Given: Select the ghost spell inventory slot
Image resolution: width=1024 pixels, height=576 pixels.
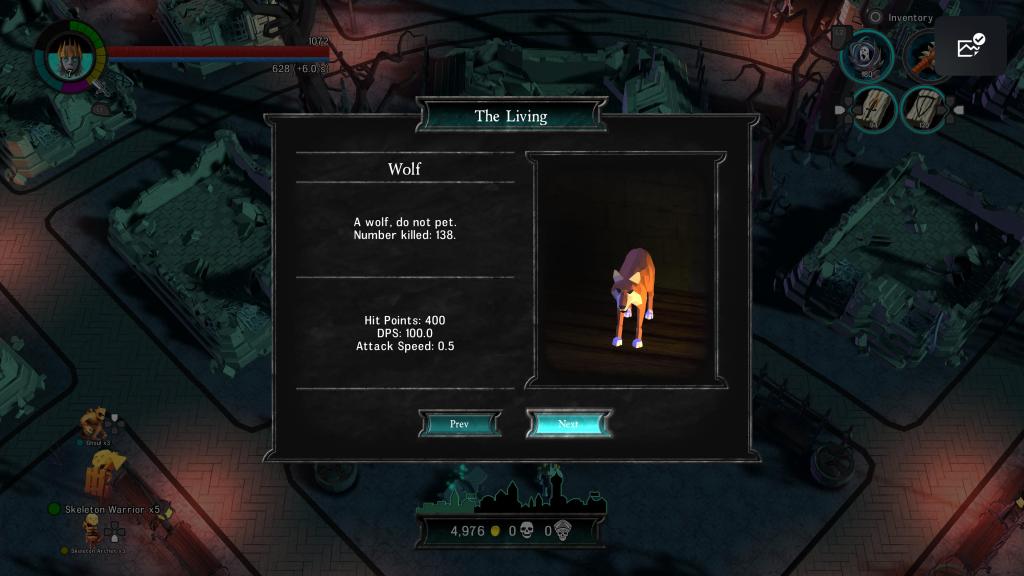Looking at the screenshot, I should click(866, 55).
